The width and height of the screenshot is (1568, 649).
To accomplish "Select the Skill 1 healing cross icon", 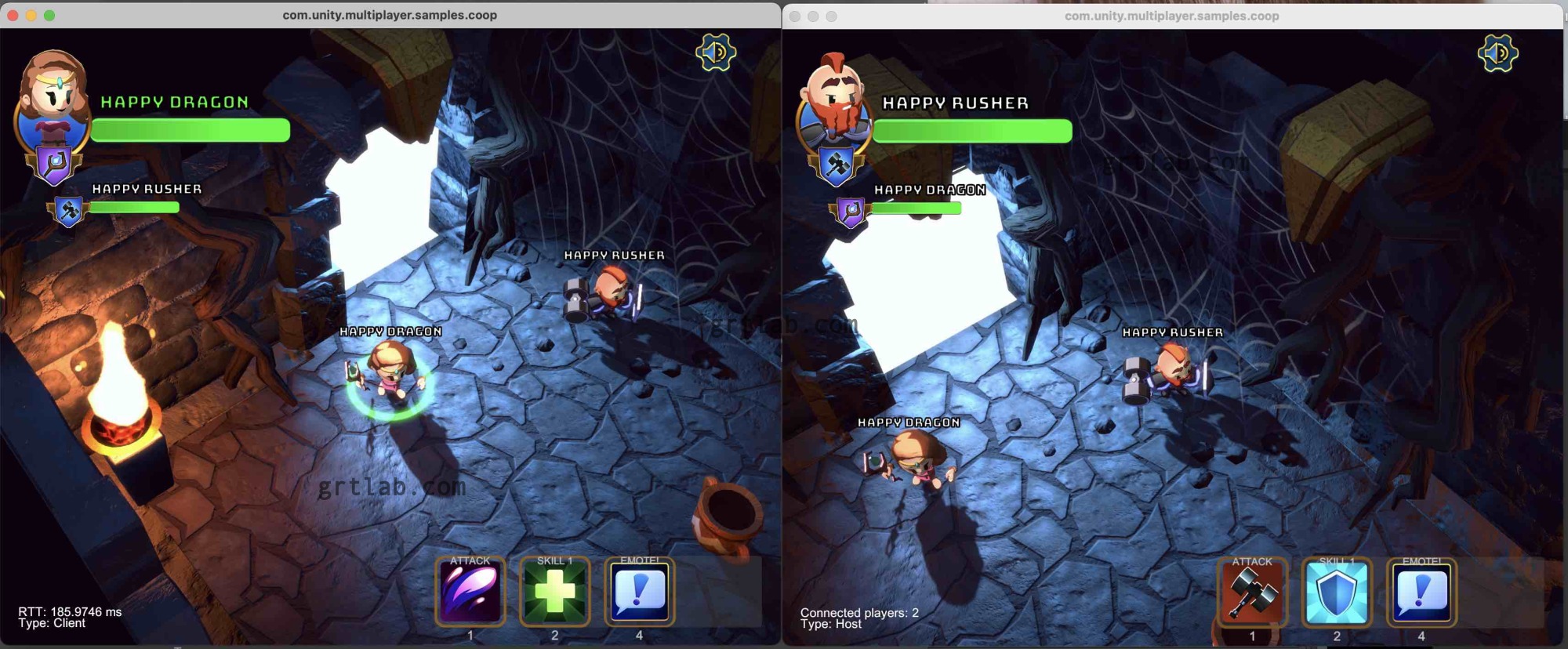I will pos(555,593).
